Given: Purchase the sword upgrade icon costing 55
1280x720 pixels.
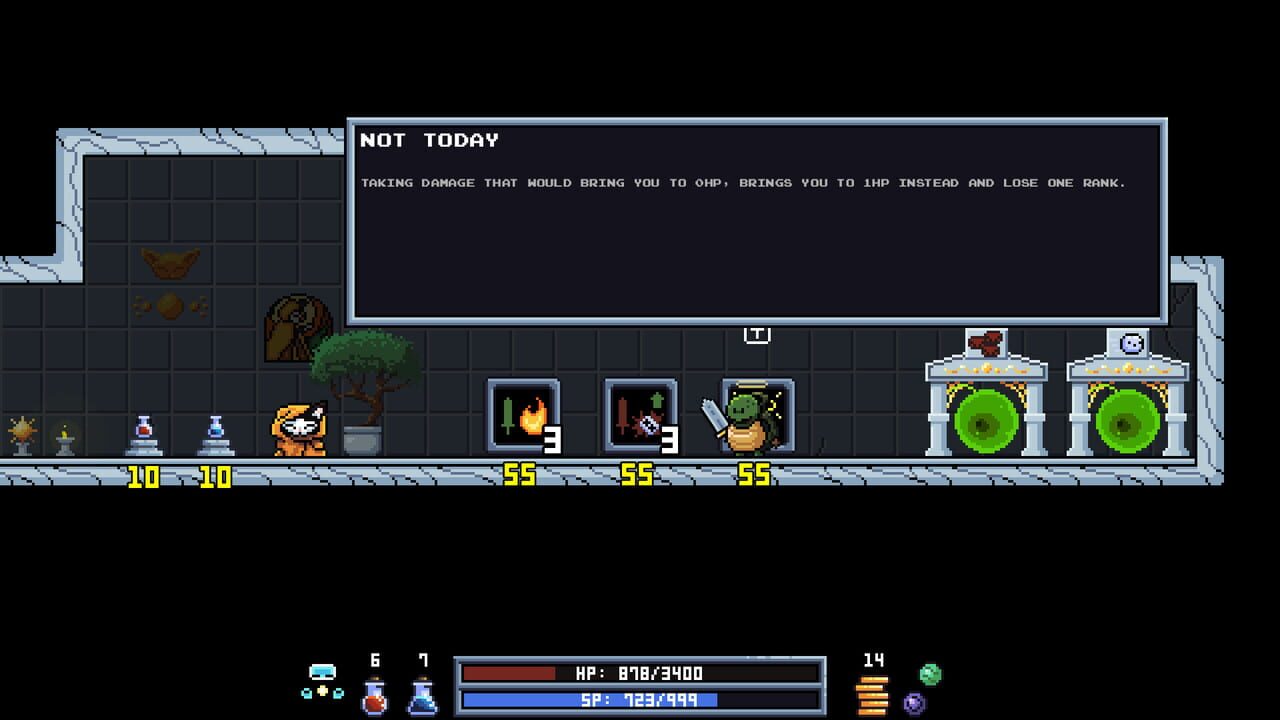Looking at the screenshot, I should 640,413.
